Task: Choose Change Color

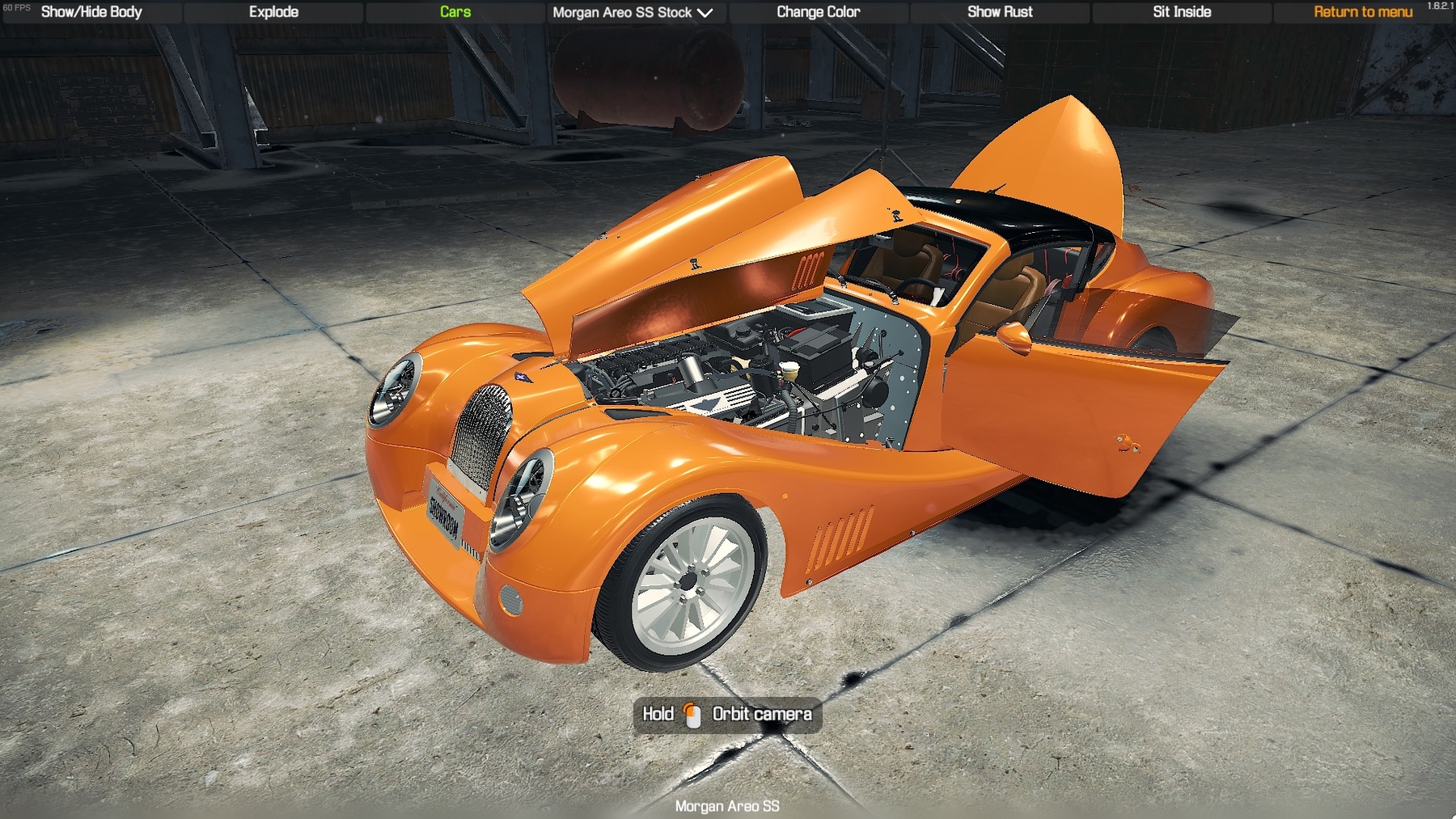Action: (x=818, y=12)
